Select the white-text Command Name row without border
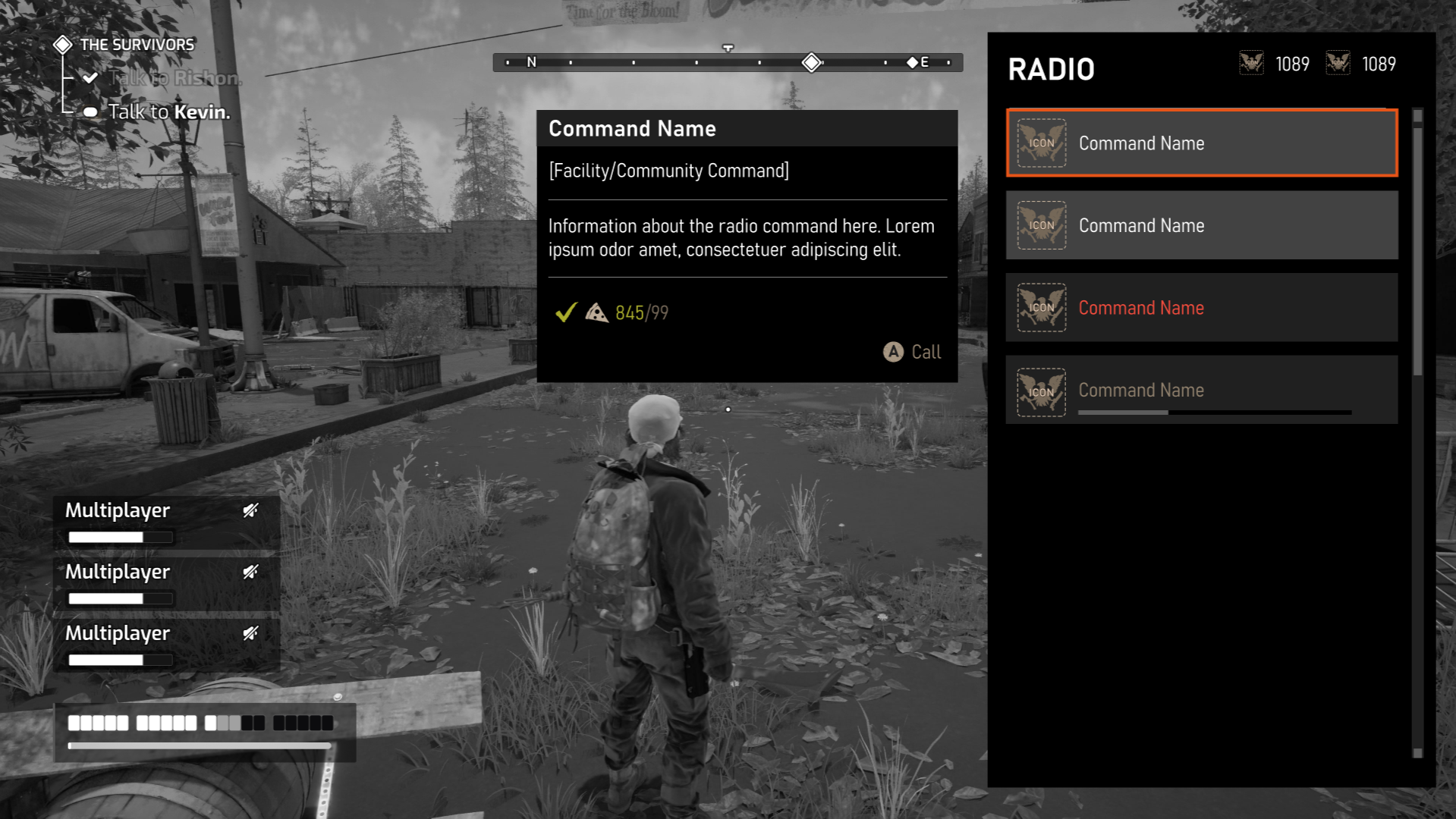 (1201, 225)
